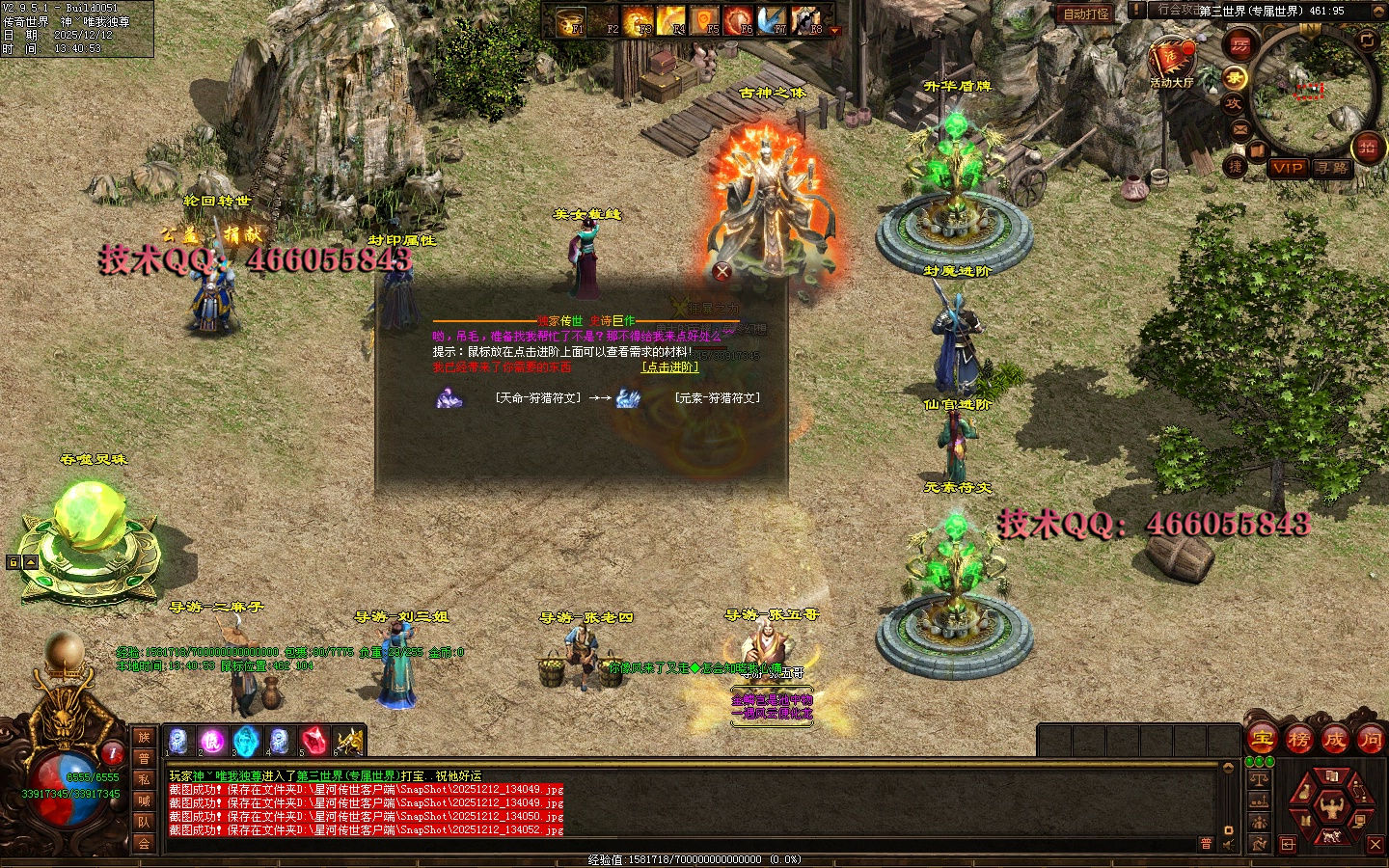The height and width of the screenshot is (868, 1389).
Task: Close the NPC dialog with the red X
Action: coord(722,272)
